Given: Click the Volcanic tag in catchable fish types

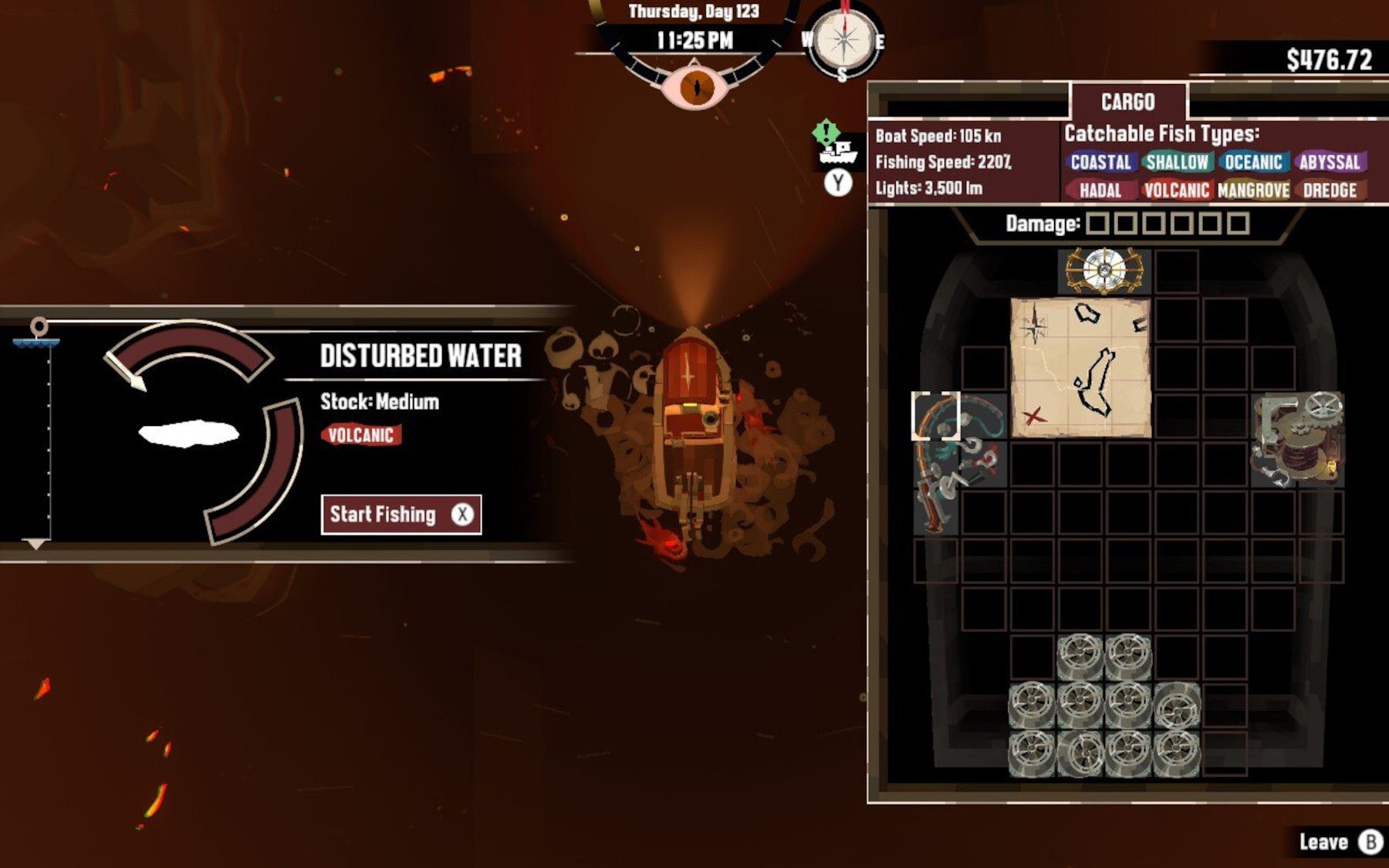Looking at the screenshot, I should coord(1176,191).
